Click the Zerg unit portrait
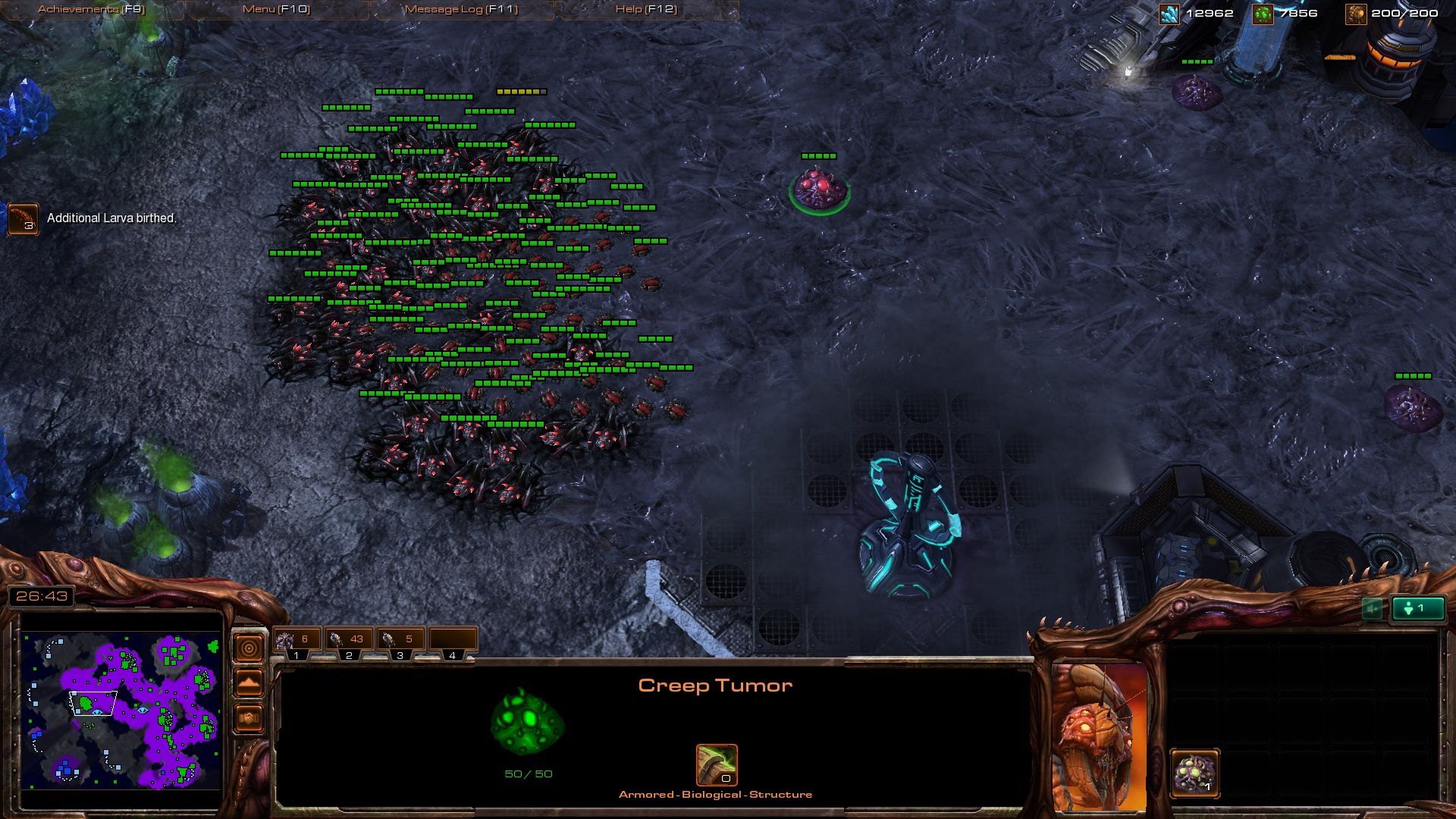The height and width of the screenshot is (819, 1456). click(1100, 736)
